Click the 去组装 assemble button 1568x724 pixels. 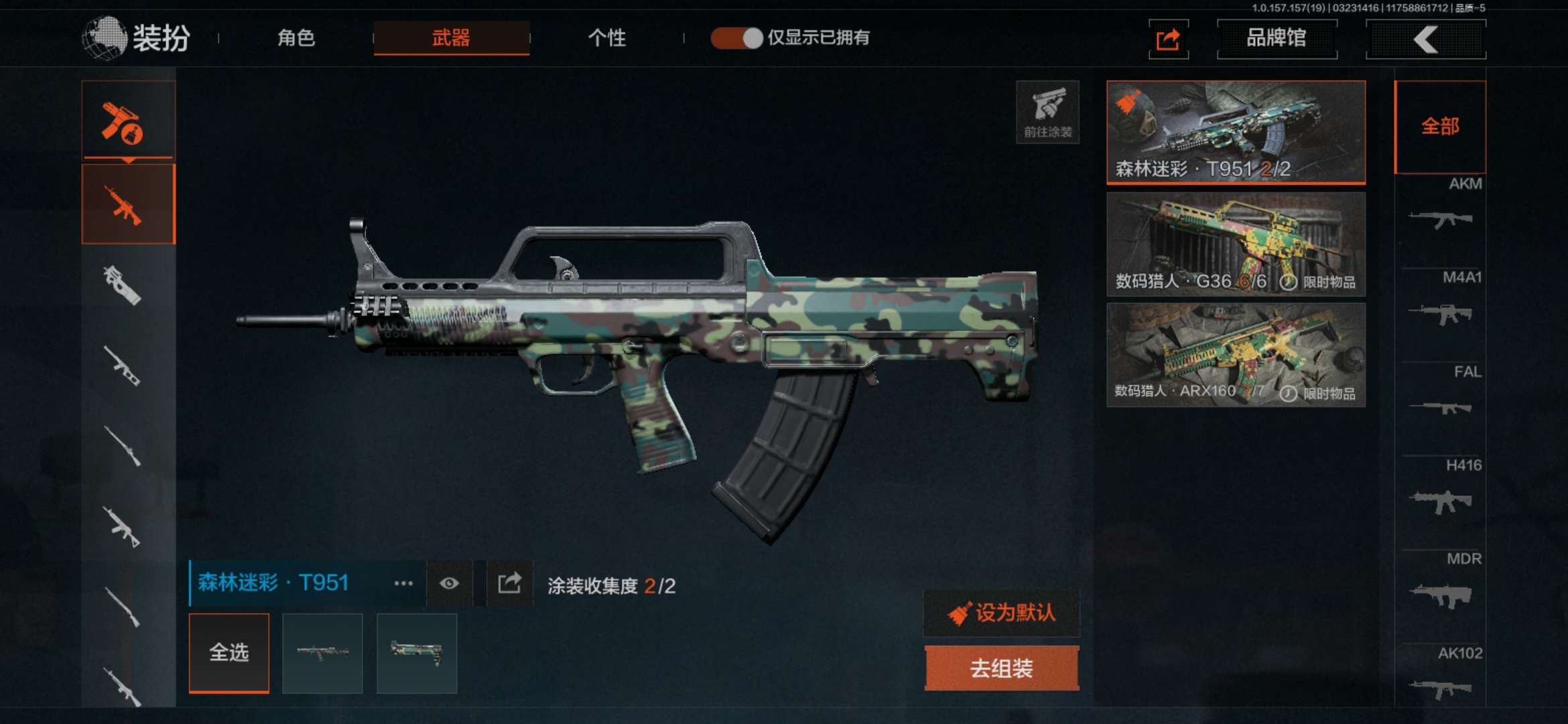click(x=1002, y=668)
